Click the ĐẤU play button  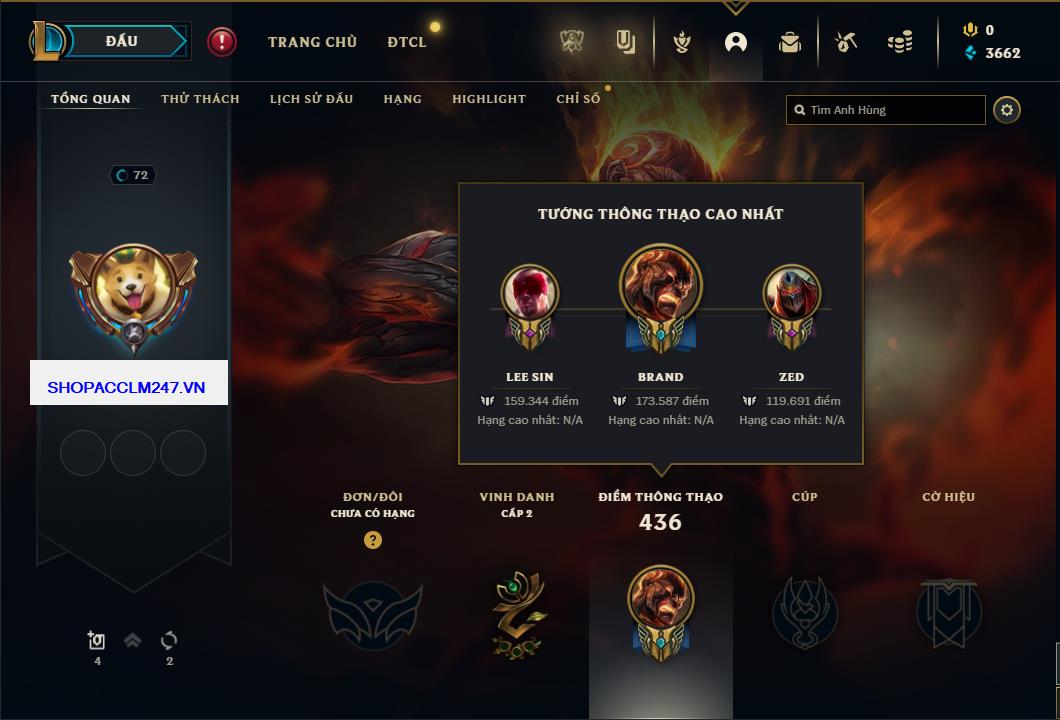coord(122,41)
